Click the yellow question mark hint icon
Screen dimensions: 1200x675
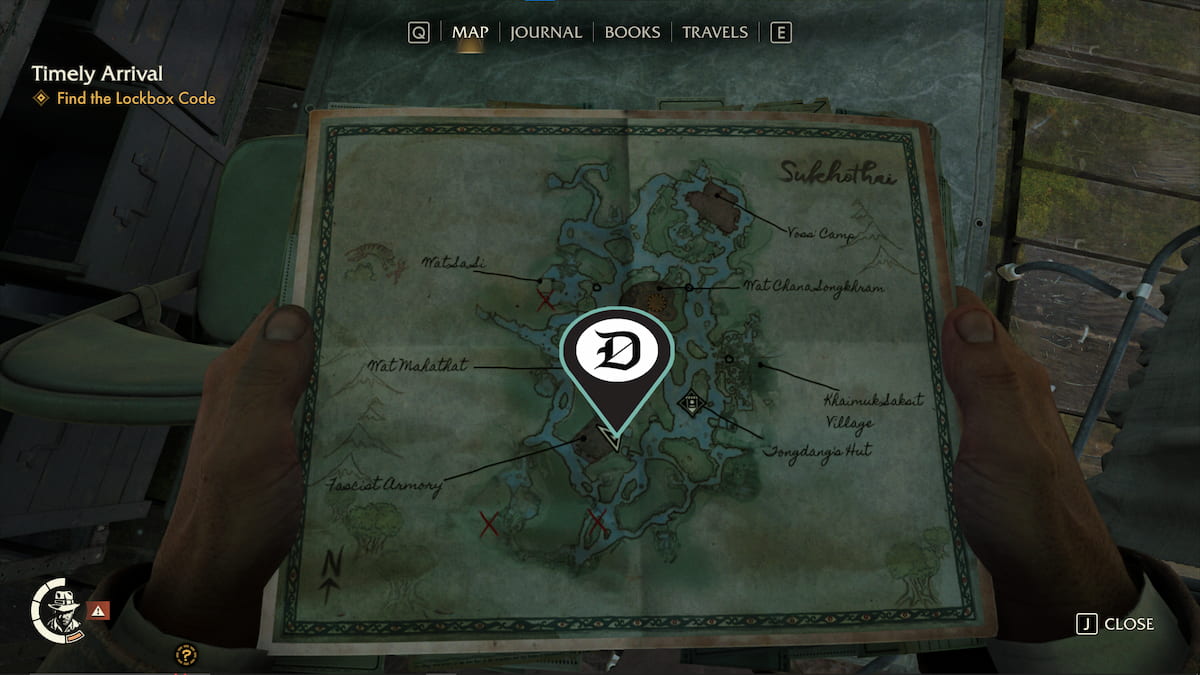click(x=184, y=655)
